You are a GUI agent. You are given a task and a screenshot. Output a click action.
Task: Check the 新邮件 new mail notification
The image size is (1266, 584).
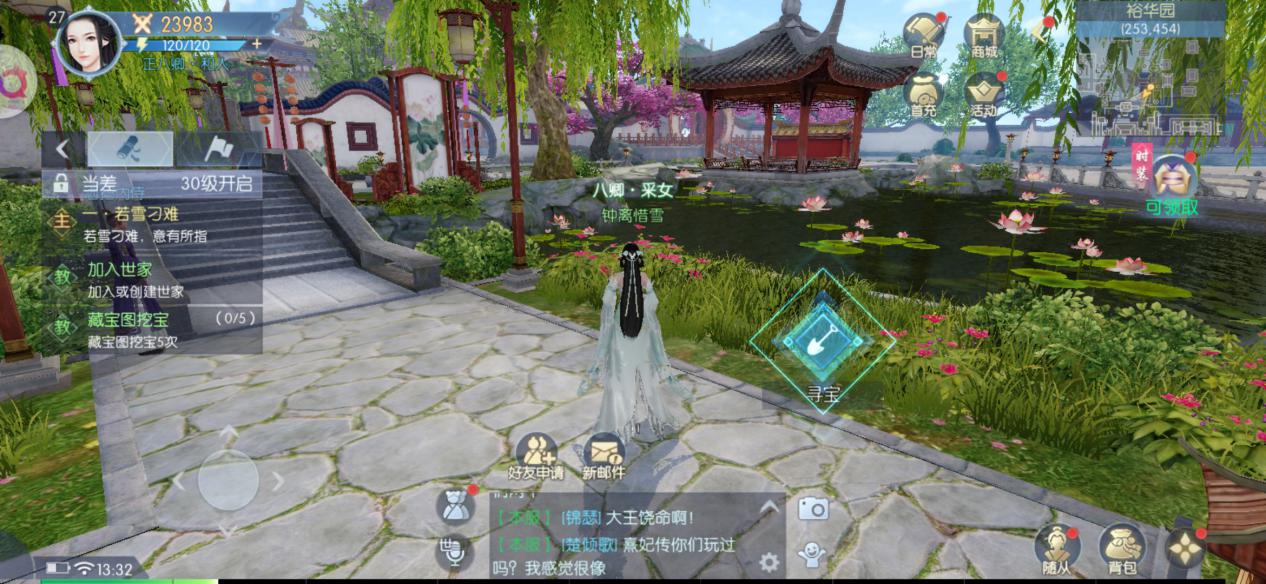tap(603, 456)
